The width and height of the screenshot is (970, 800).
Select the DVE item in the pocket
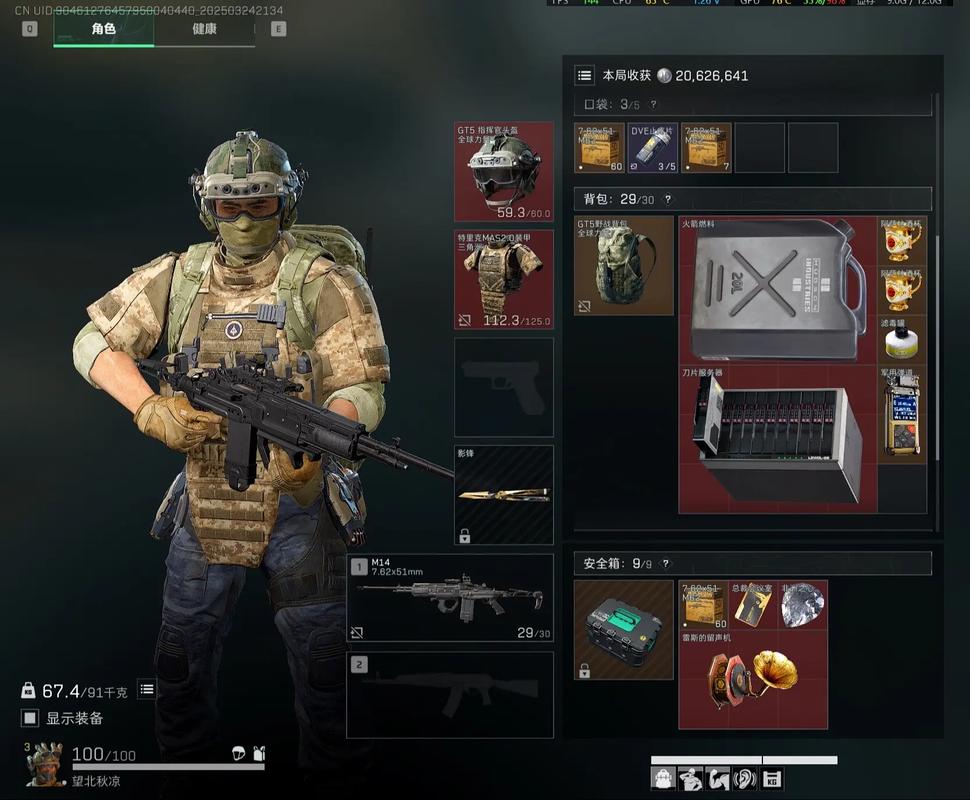coord(652,148)
